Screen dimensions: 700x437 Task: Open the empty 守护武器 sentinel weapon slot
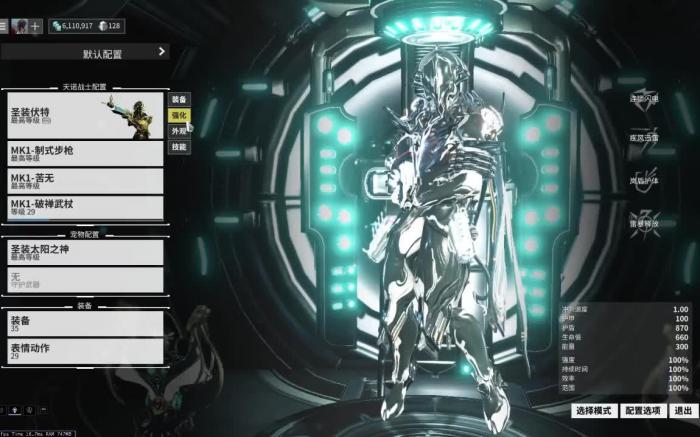click(84, 279)
